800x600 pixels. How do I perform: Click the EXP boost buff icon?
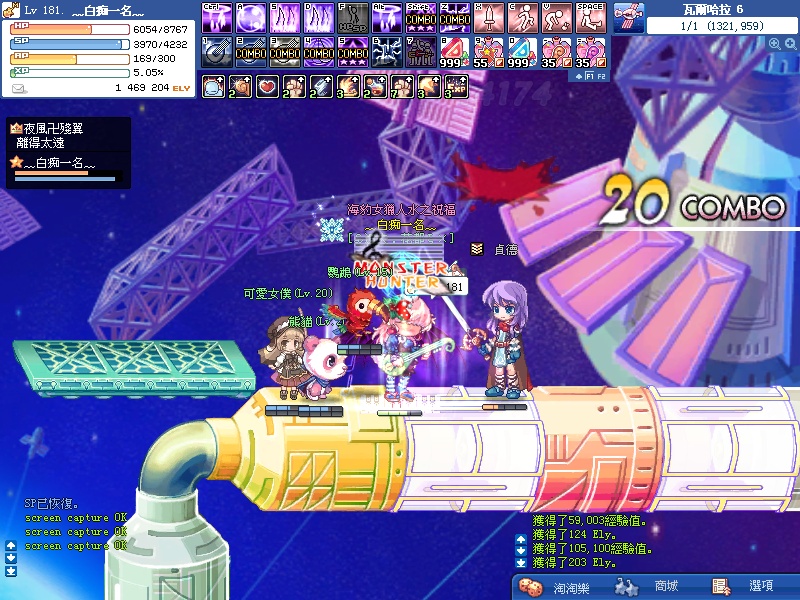[x=456, y=87]
